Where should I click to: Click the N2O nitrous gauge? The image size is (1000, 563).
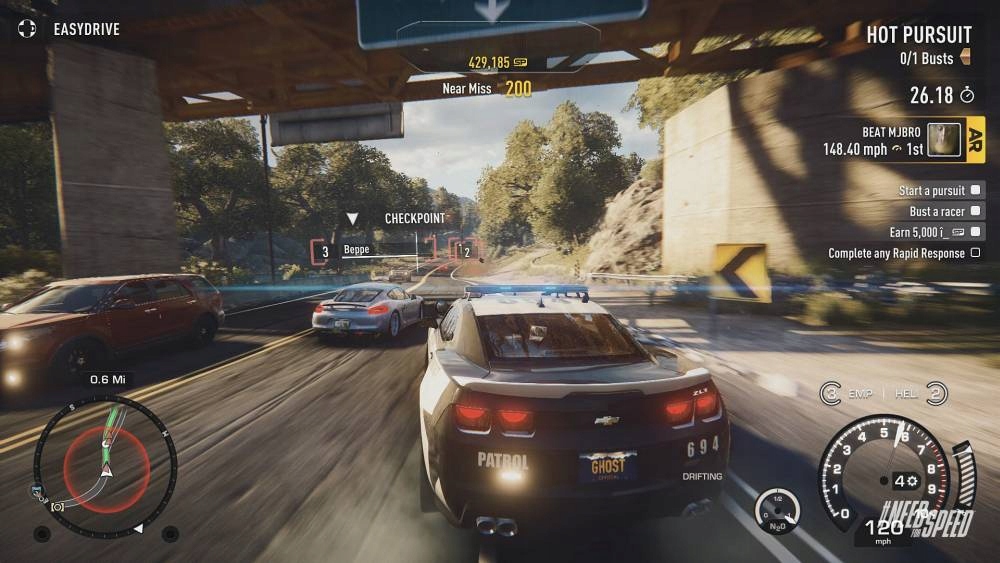pos(777,507)
